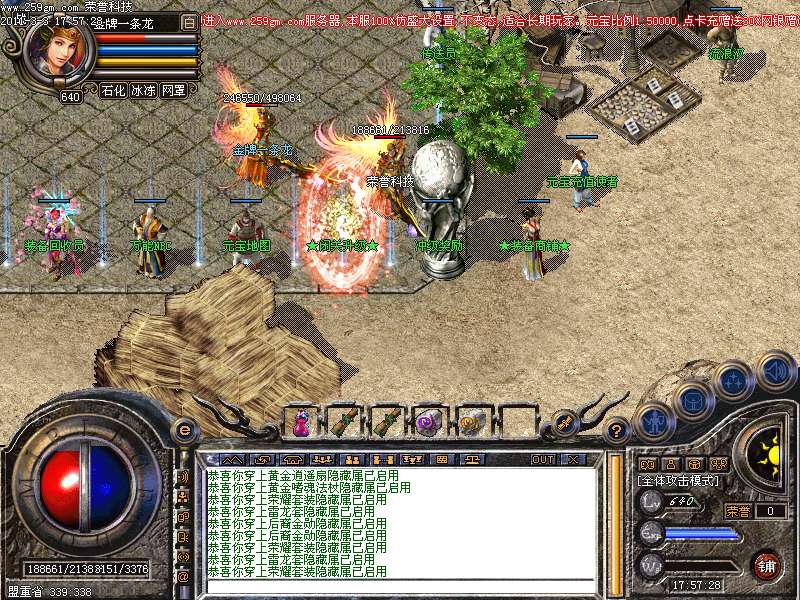The image size is (800, 600).
Task: Open the question mark help button
Action: click(617, 431)
